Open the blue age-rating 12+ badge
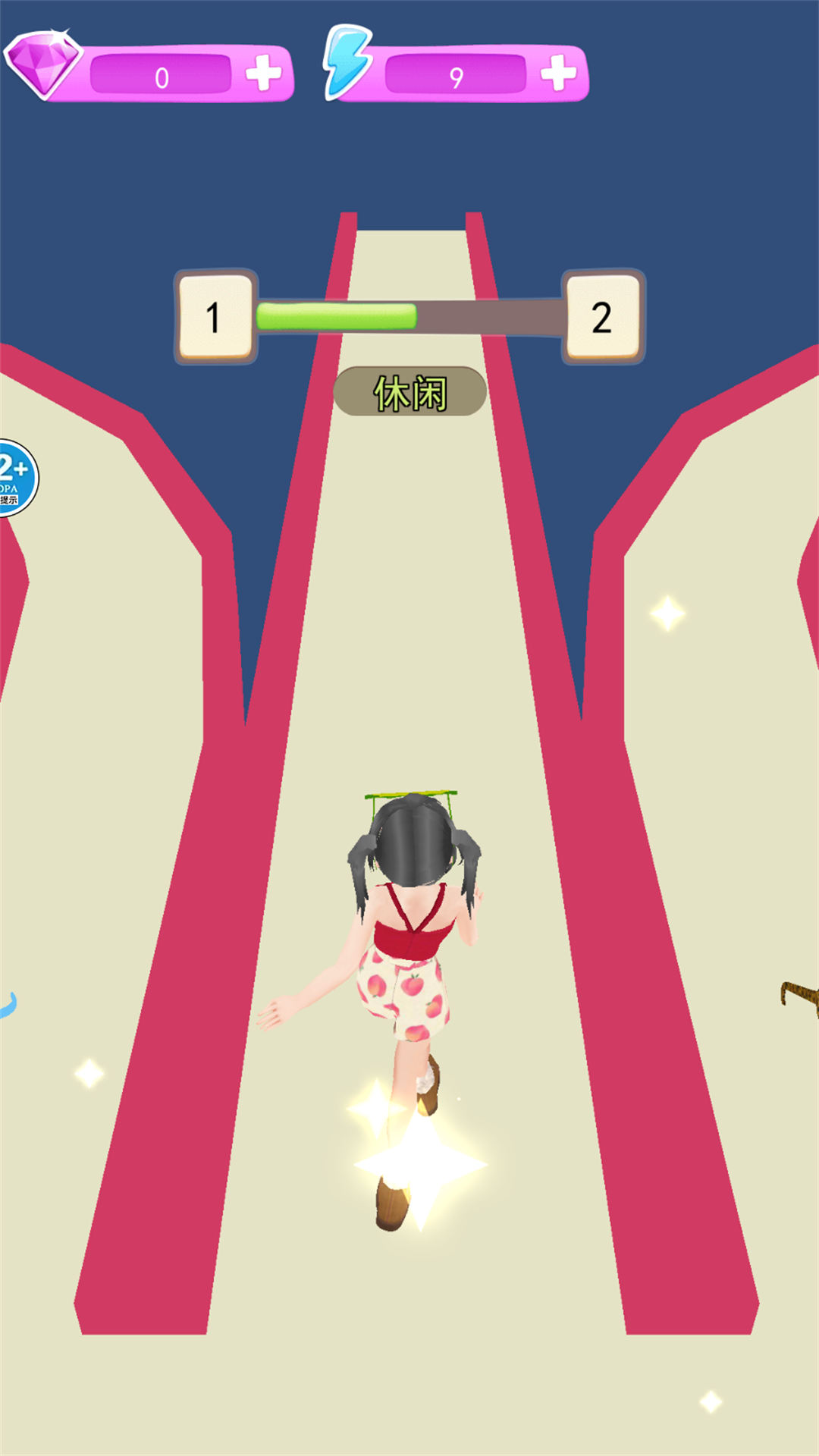This screenshot has width=819, height=1456. 15,478
